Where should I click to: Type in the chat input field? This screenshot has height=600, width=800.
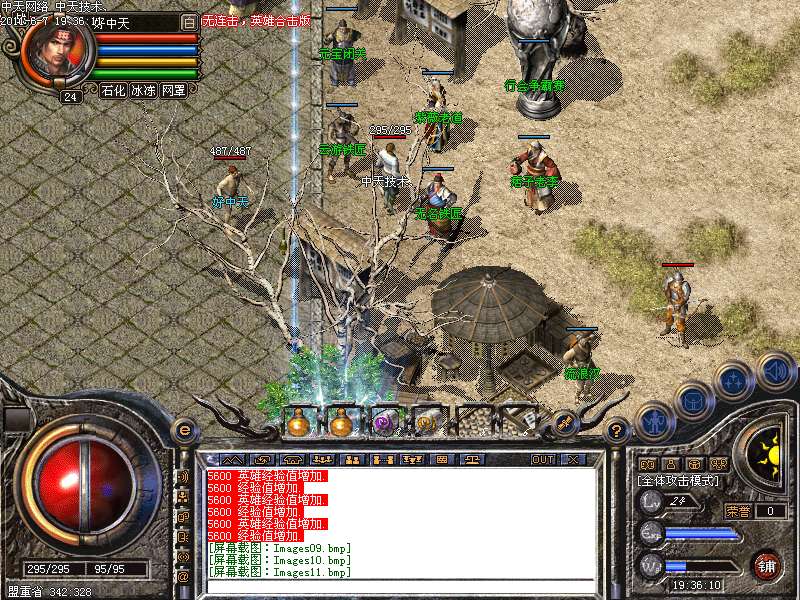(x=400, y=587)
